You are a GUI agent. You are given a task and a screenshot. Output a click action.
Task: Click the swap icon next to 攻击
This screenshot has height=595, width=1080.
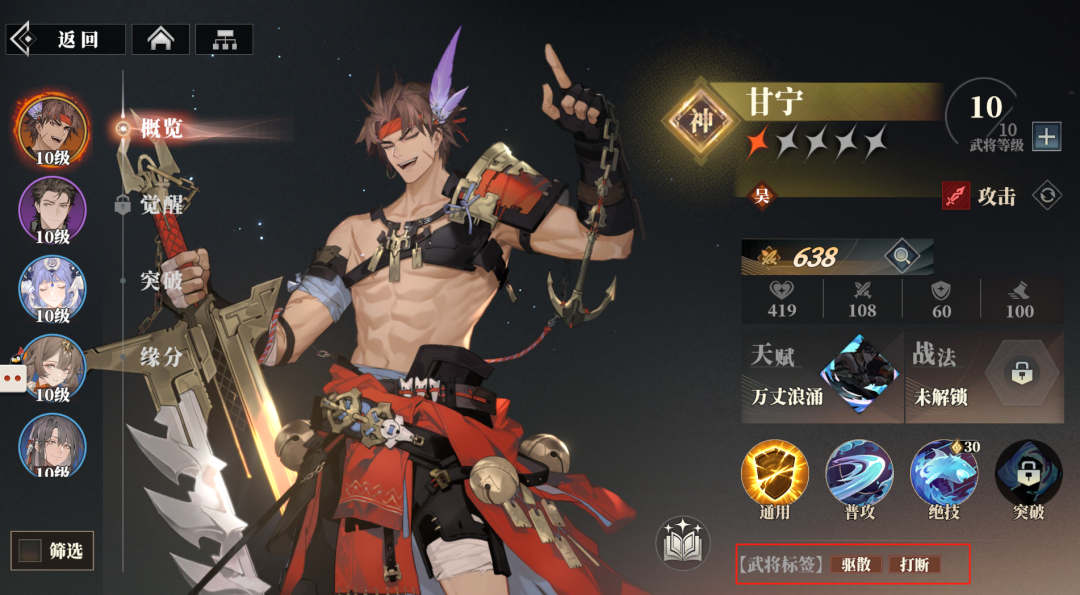pos(1047,195)
